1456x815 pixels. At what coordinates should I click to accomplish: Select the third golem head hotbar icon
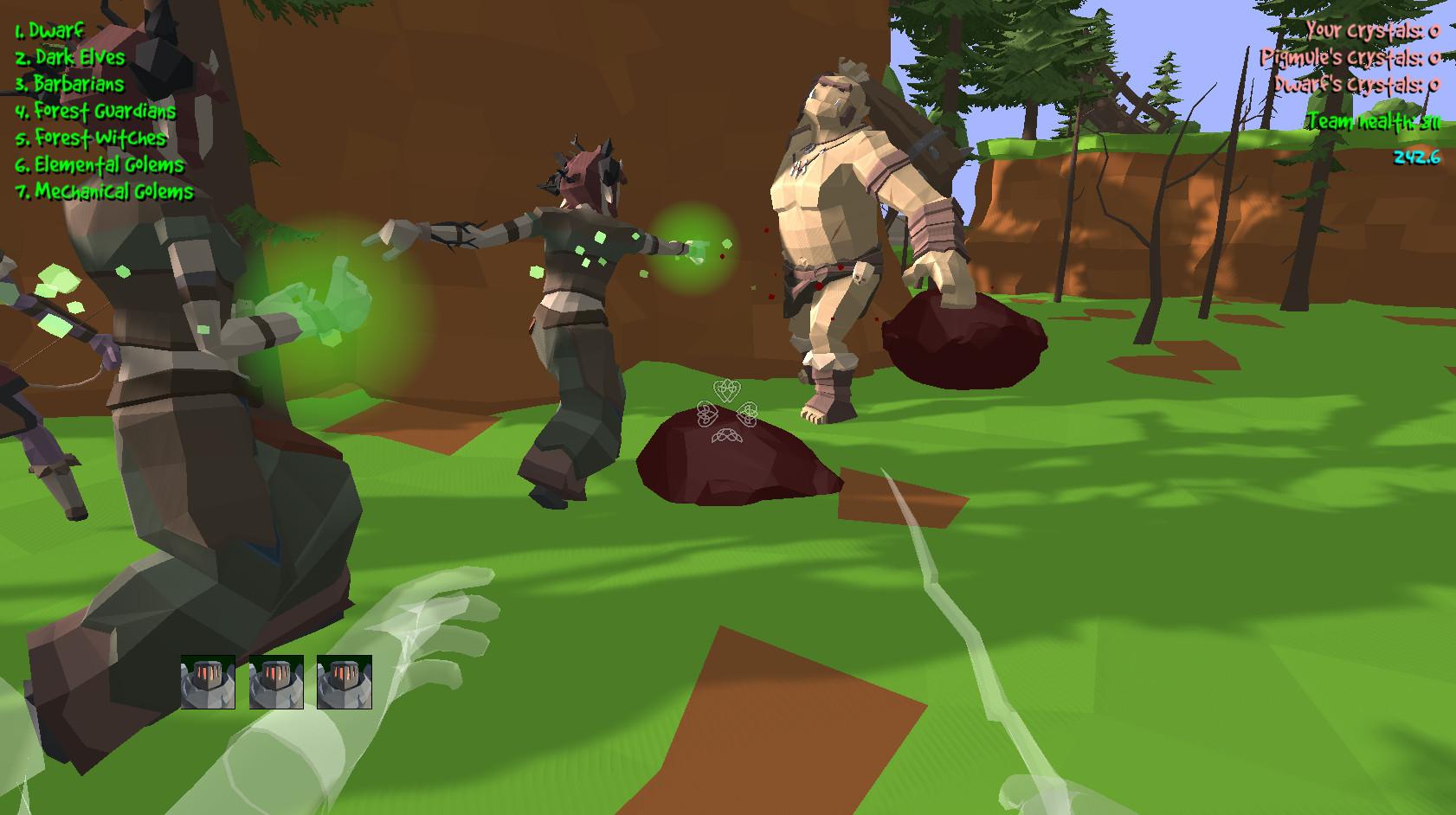pyautogui.click(x=343, y=683)
